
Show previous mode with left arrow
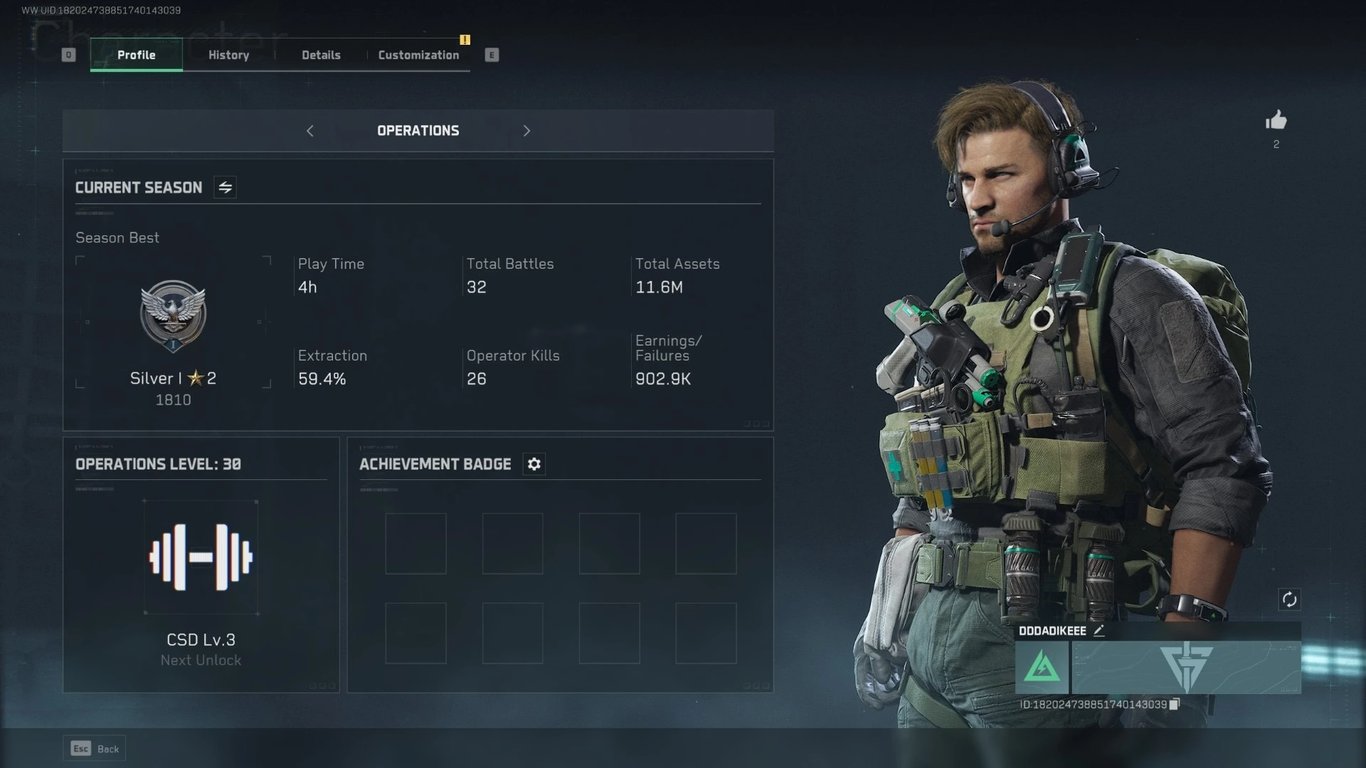coord(310,131)
